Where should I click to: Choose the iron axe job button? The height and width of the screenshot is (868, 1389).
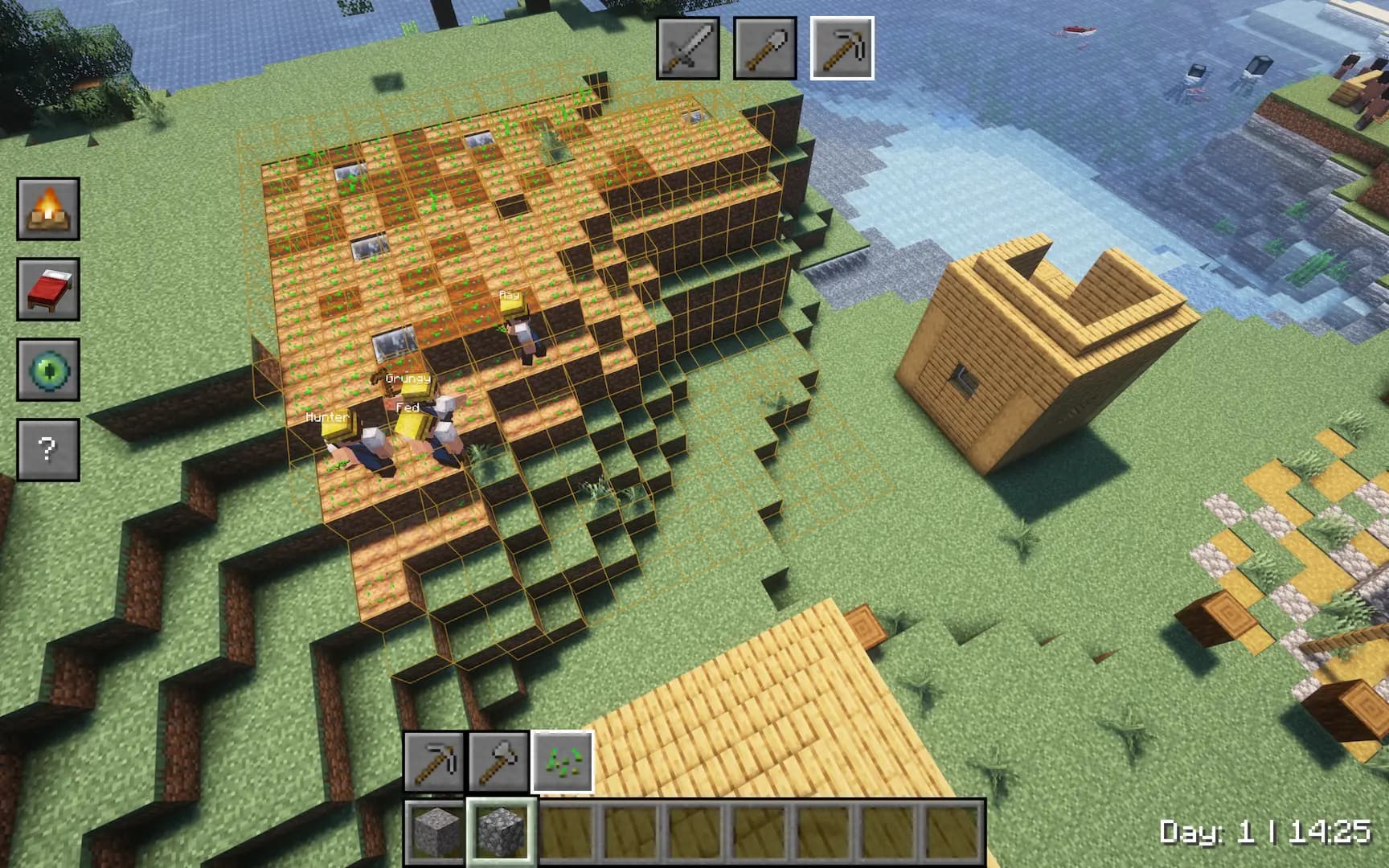coord(498,761)
